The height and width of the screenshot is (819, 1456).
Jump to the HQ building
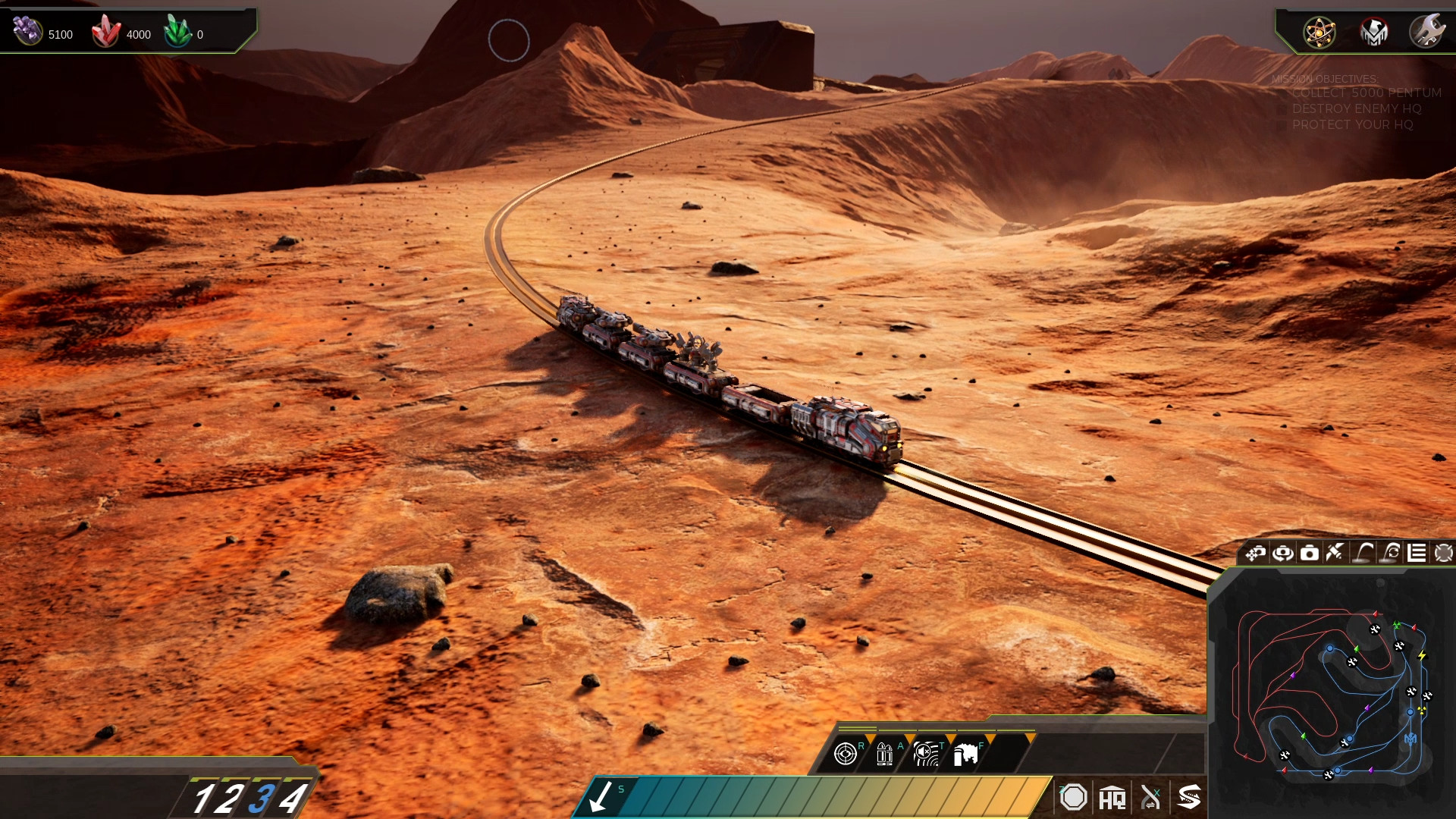click(x=1112, y=798)
